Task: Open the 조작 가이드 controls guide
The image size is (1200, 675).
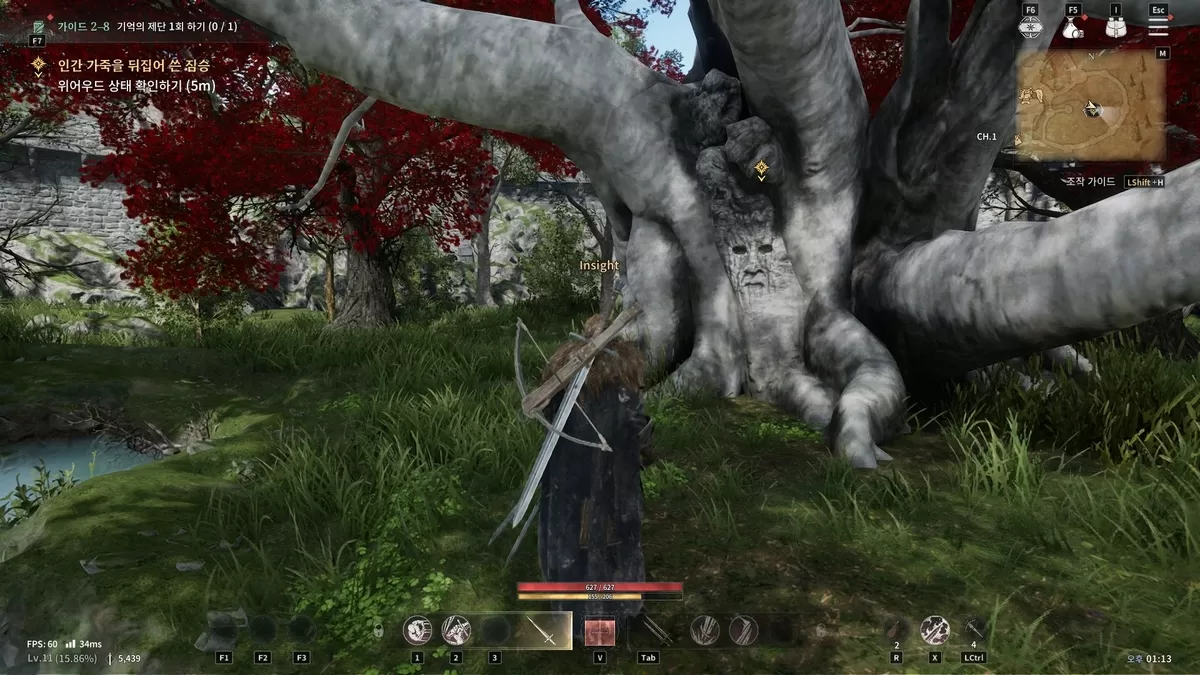Action: tap(1090, 182)
